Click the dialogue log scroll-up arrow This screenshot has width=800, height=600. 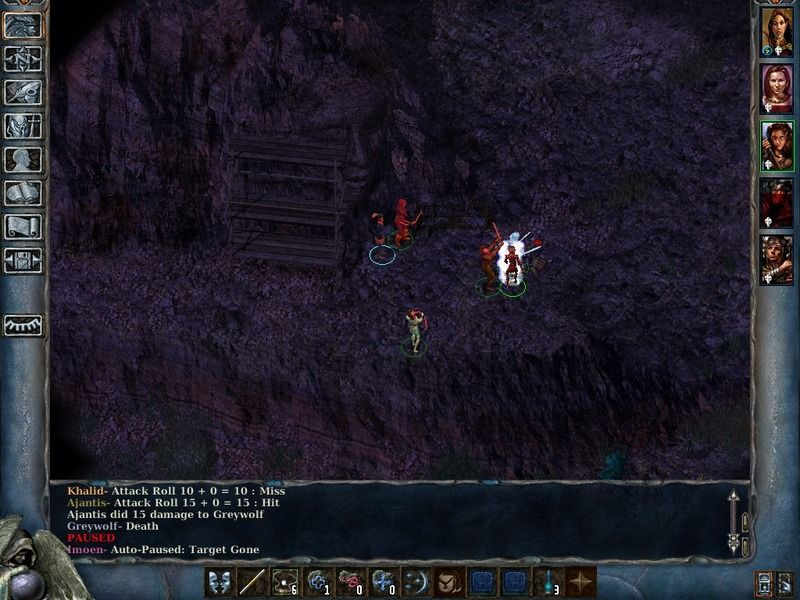[735, 498]
